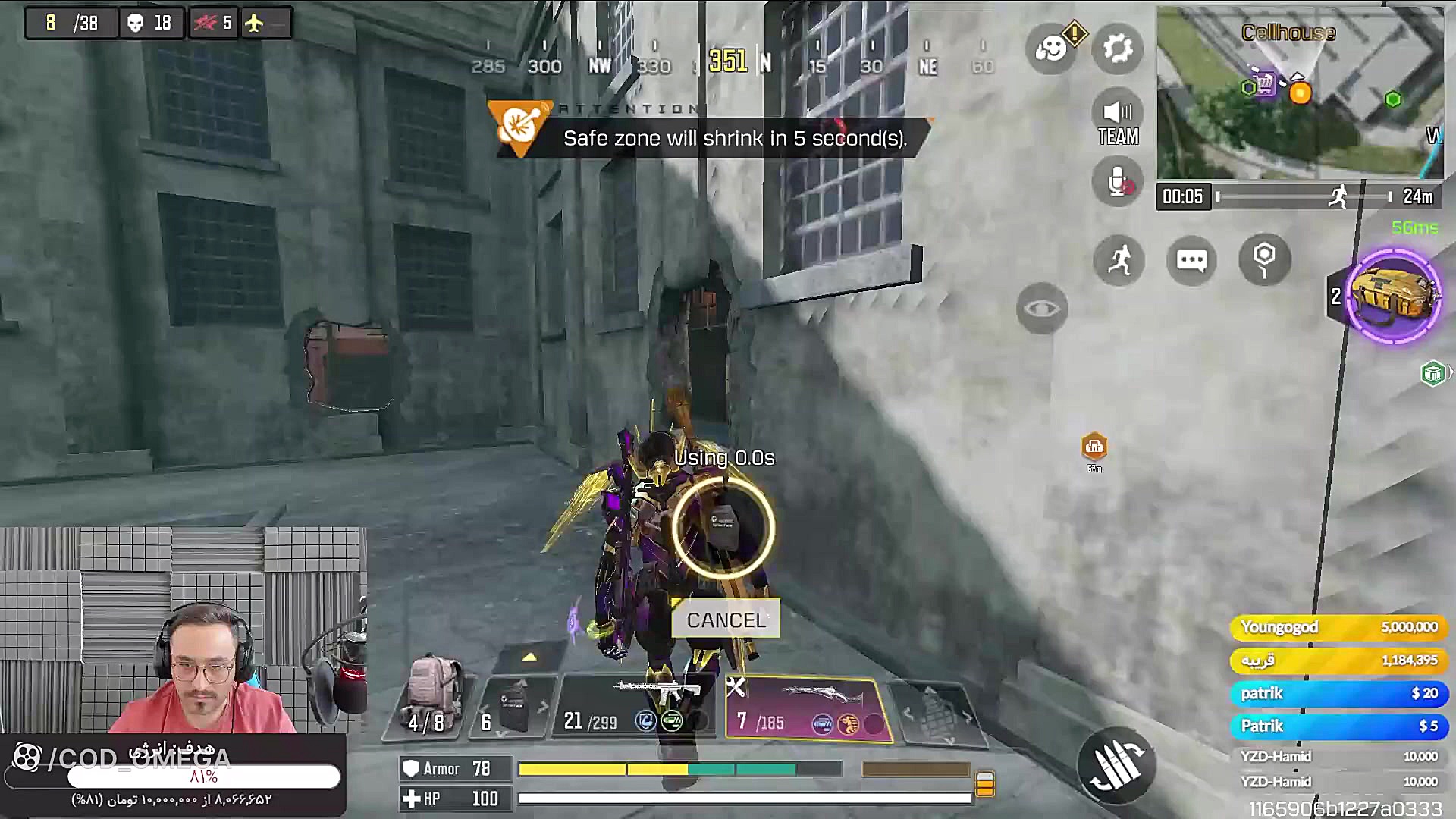Unmute the microphone

1116,181
